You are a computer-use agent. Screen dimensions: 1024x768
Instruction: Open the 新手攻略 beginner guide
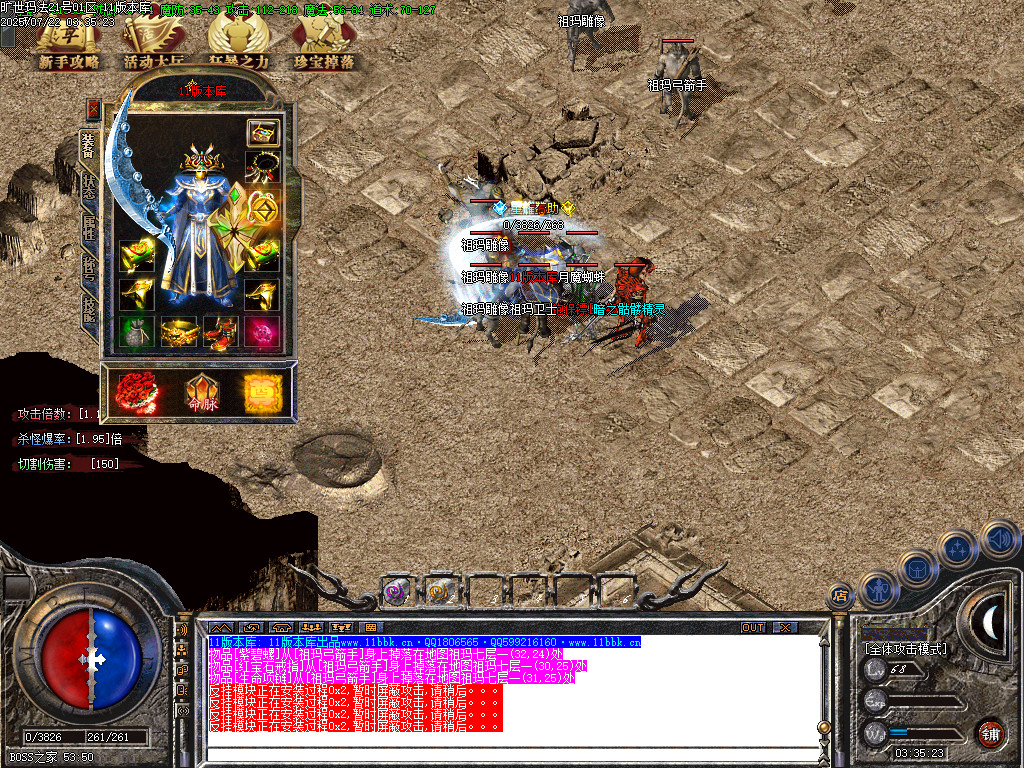click(69, 45)
